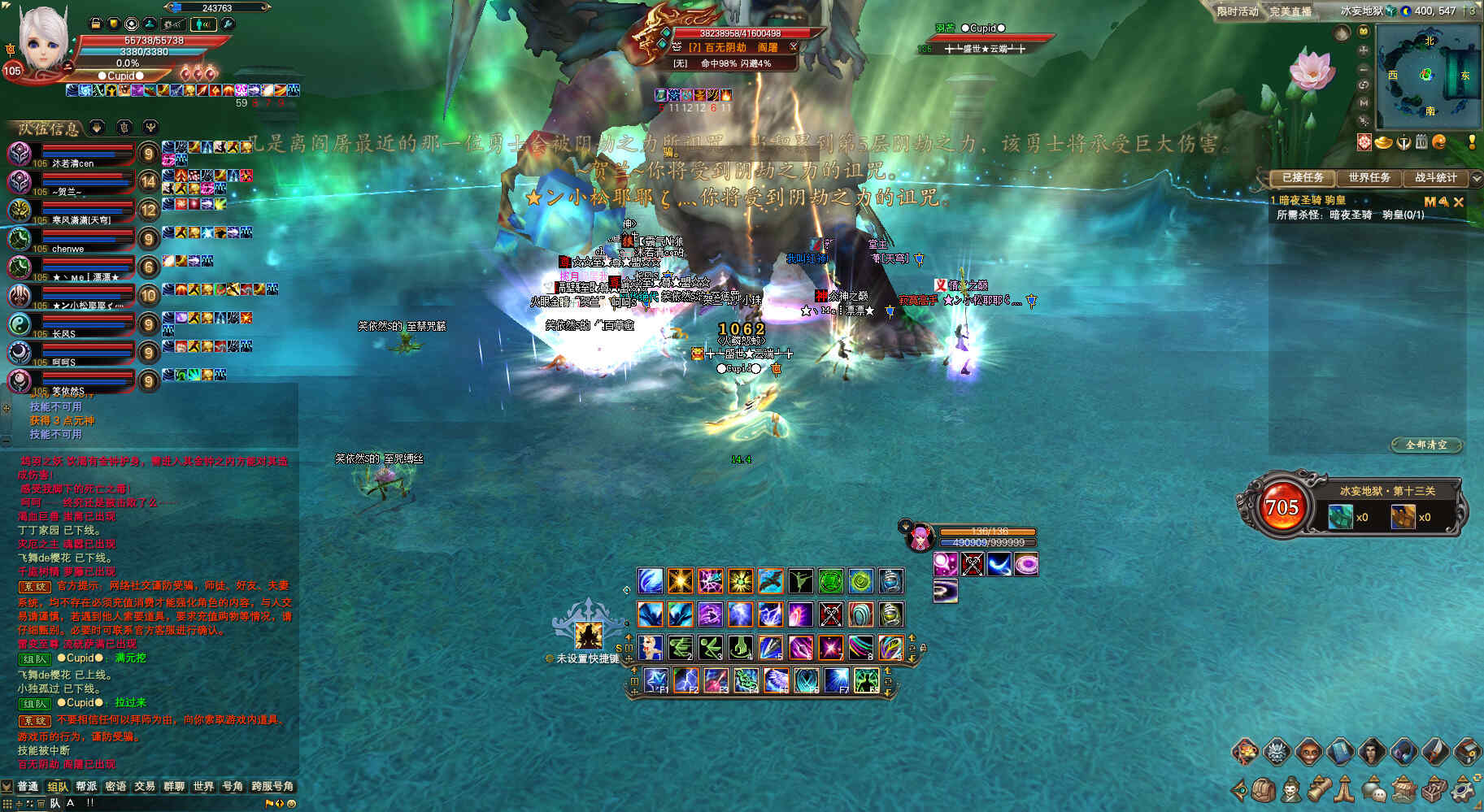Show the 战斗统计 combat statistics tab
This screenshot has height=812, width=1484.
[1436, 177]
